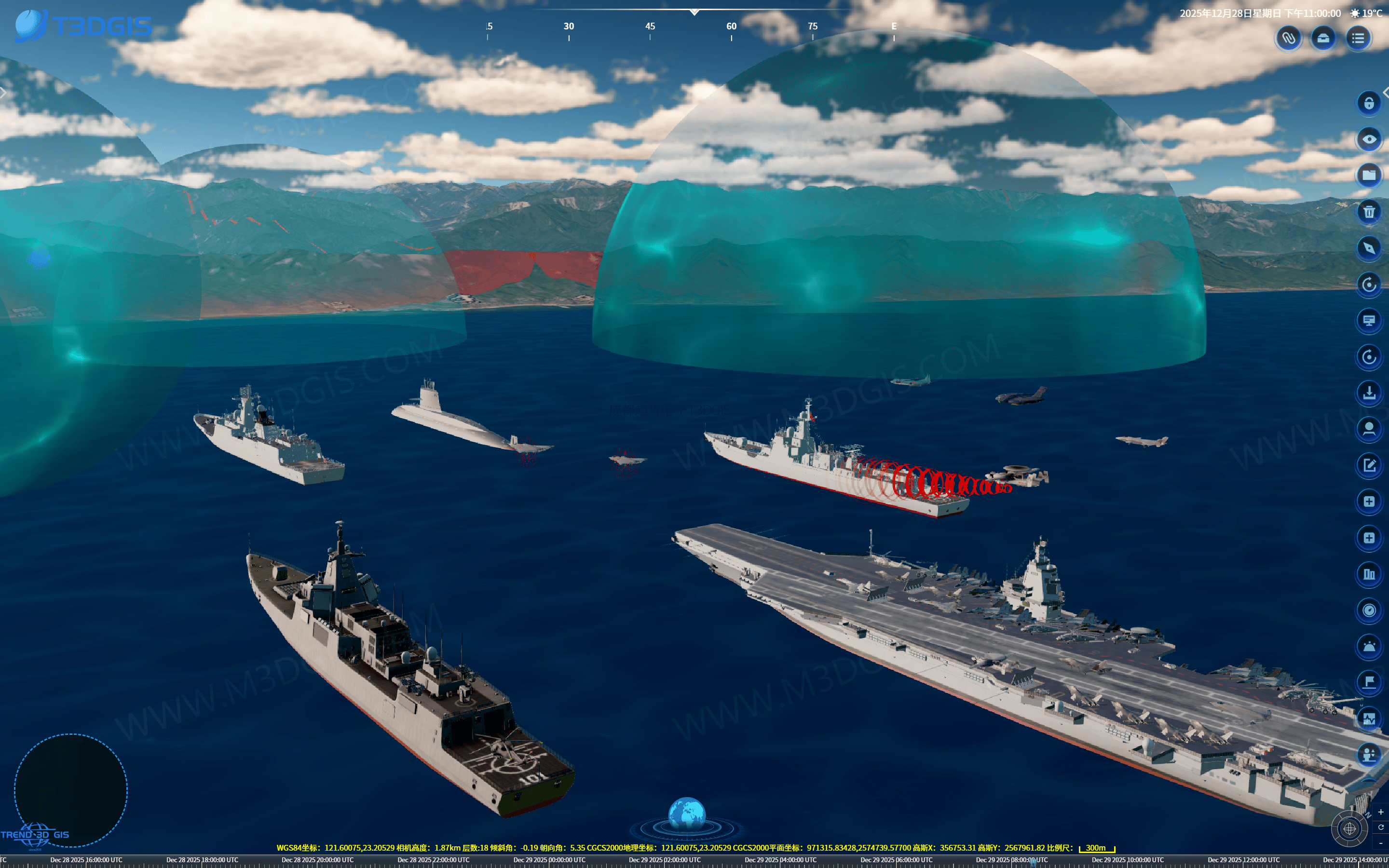Toggle the padlock lock button
The width and height of the screenshot is (1389, 868).
(x=1369, y=103)
